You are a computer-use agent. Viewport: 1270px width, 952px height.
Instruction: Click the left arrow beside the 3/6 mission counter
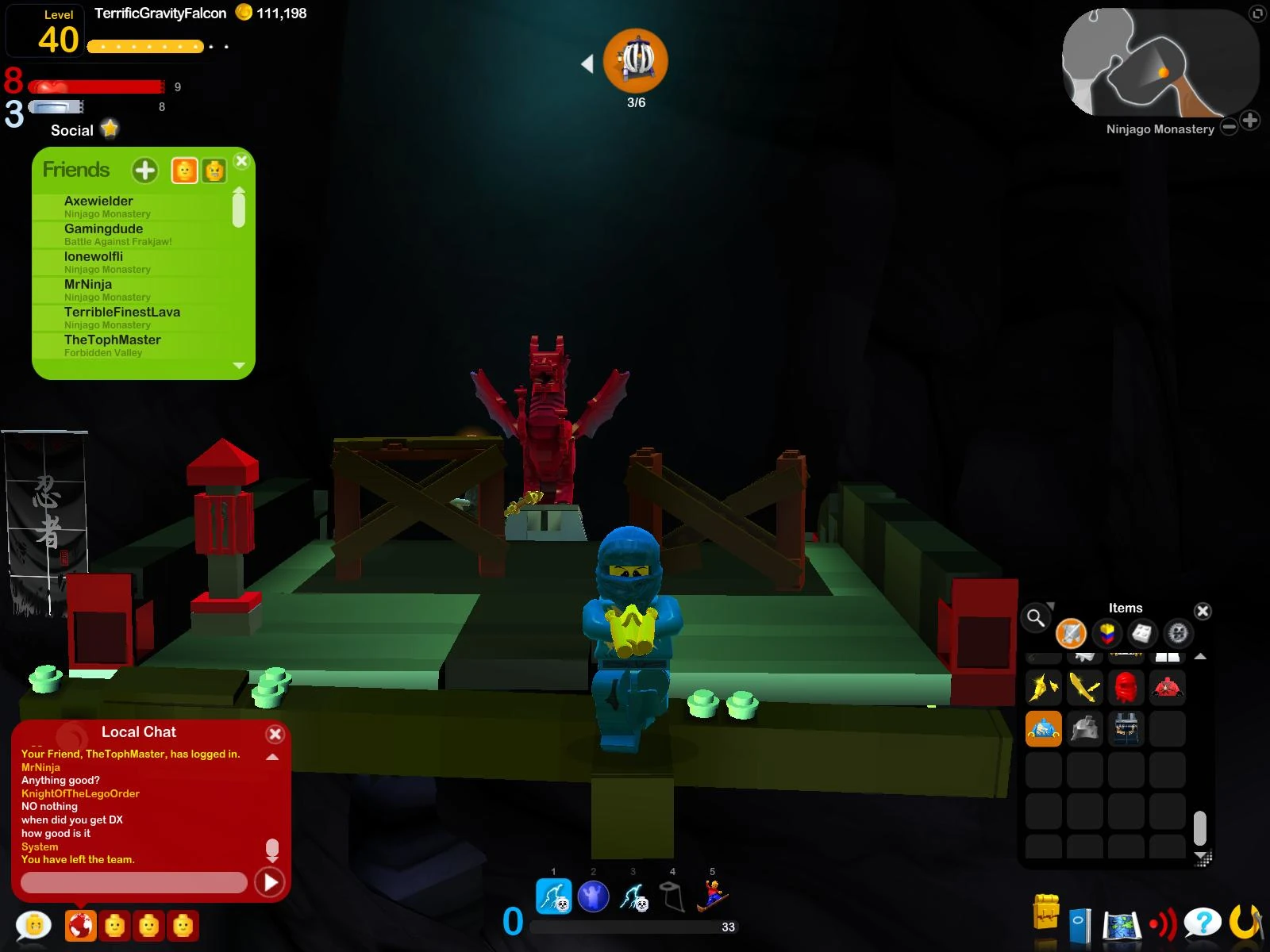pos(588,65)
